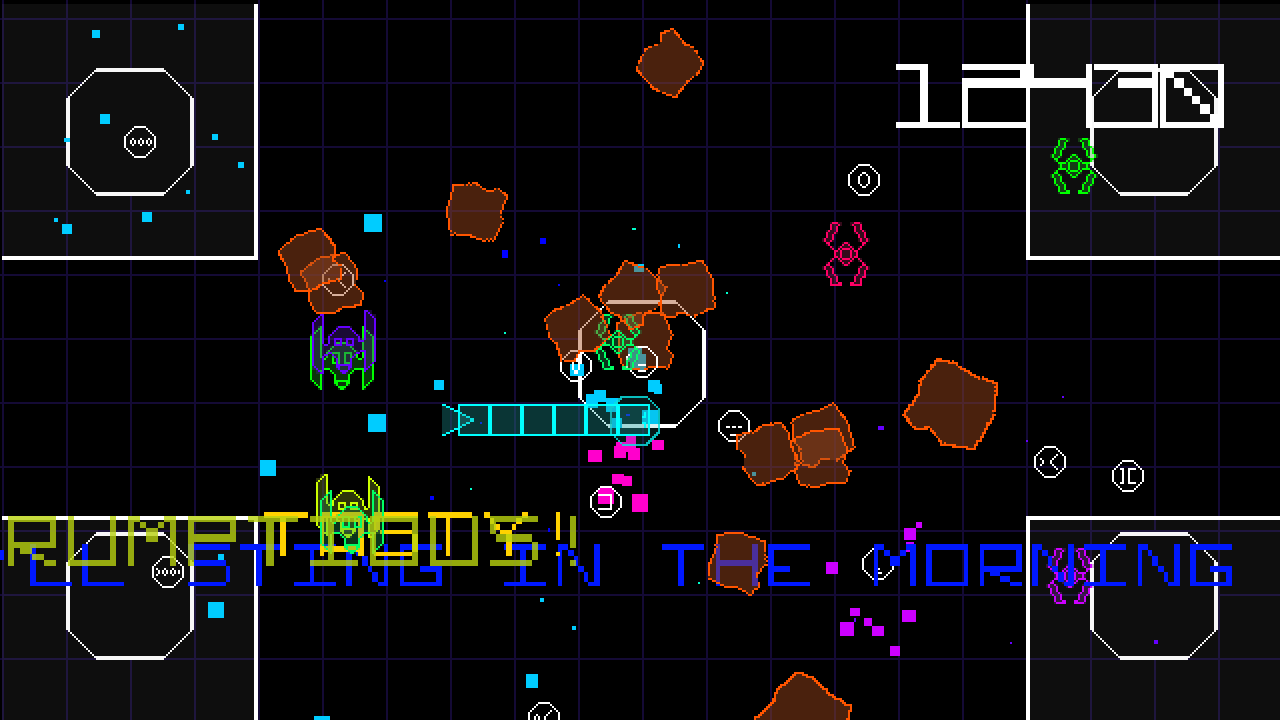
Task: Click the purple moth ship on the left
Action: click(343, 350)
